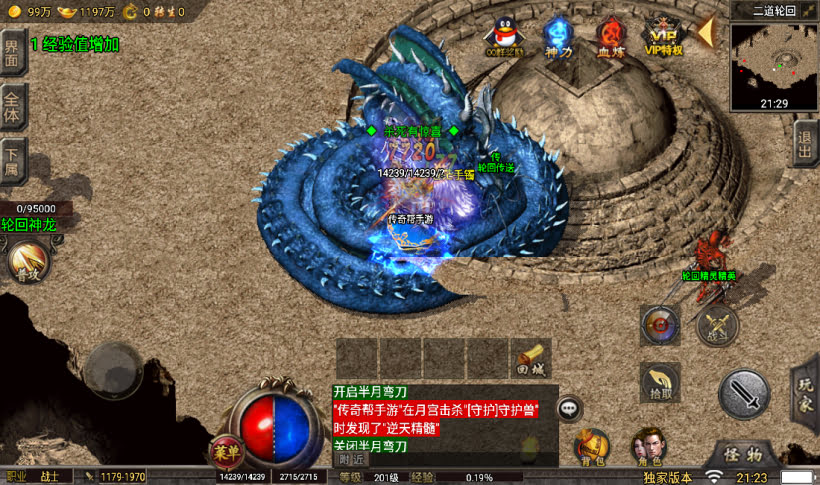Collapse the top icon bar with arrow

coord(705,32)
